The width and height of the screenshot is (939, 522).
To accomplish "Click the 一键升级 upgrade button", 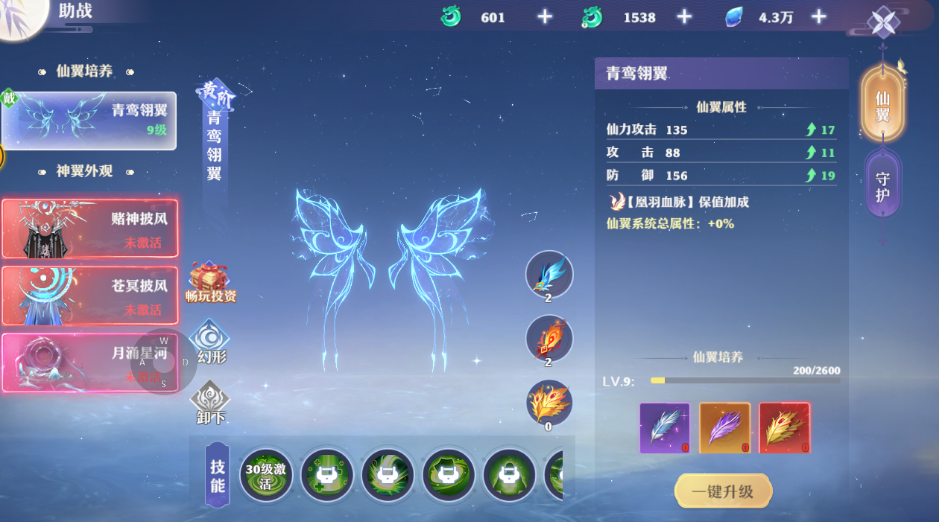I will 723,491.
